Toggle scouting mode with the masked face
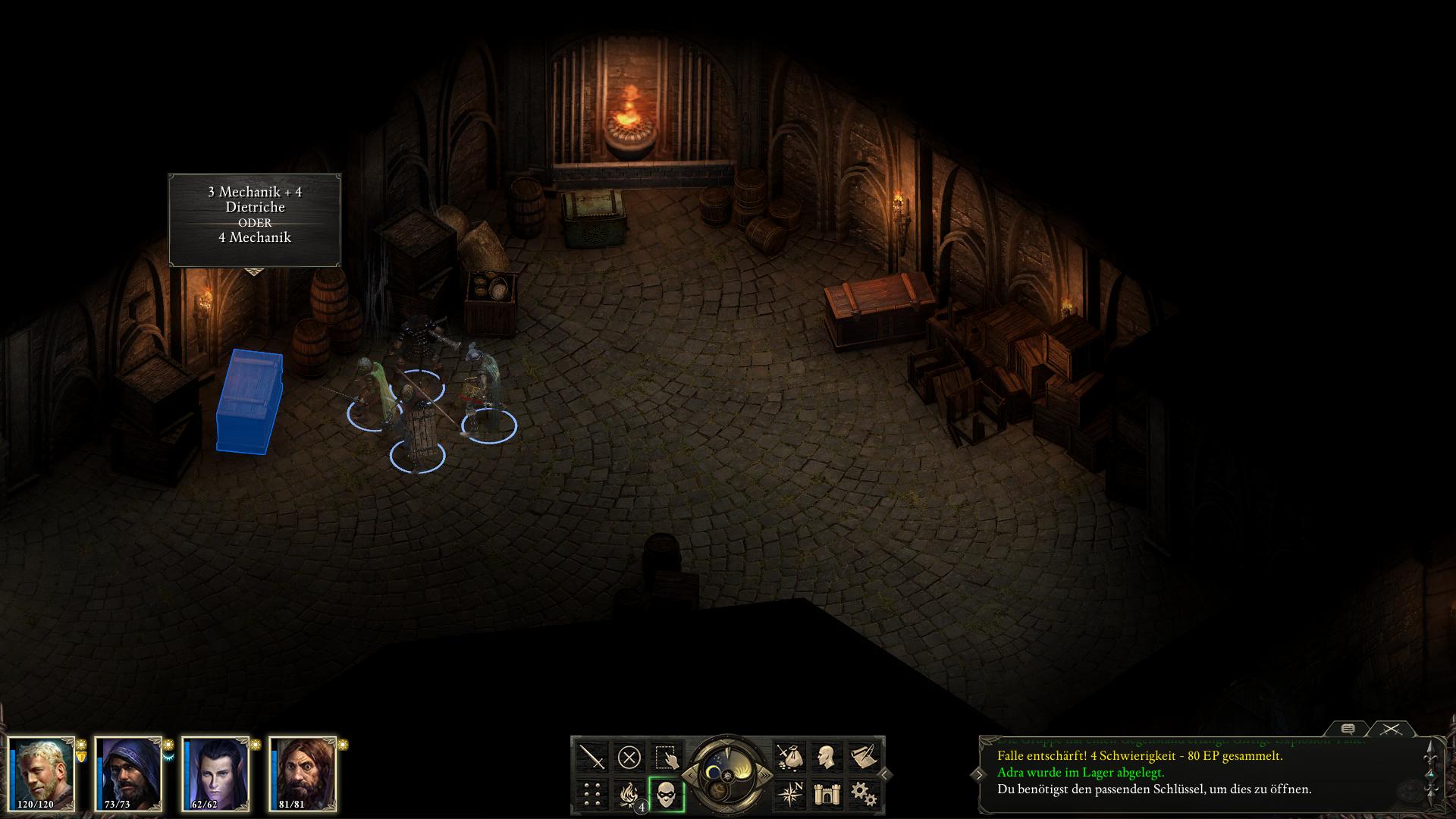The height and width of the screenshot is (819, 1456). pos(666,794)
